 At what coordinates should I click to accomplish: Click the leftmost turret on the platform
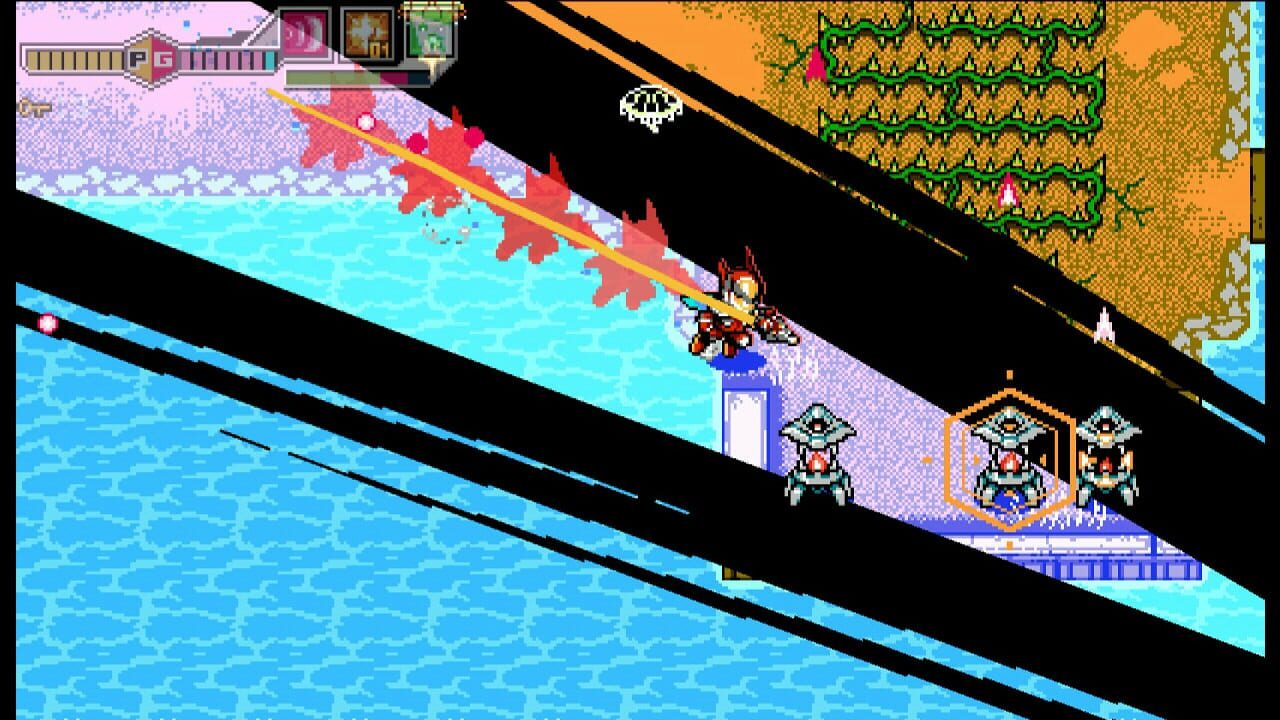click(x=818, y=455)
